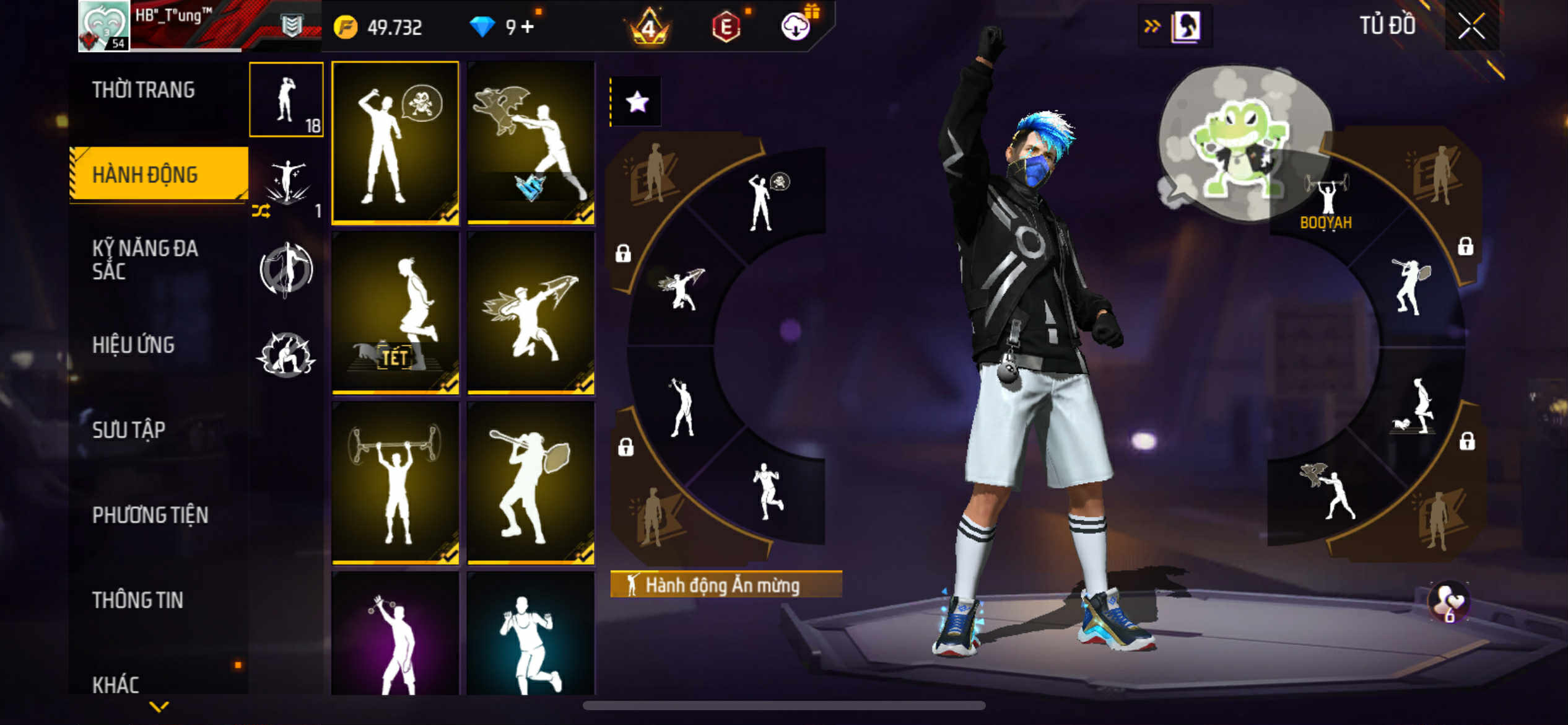
Task: Open Kỹ Năng Đa Sắc section
Action: click(145, 260)
